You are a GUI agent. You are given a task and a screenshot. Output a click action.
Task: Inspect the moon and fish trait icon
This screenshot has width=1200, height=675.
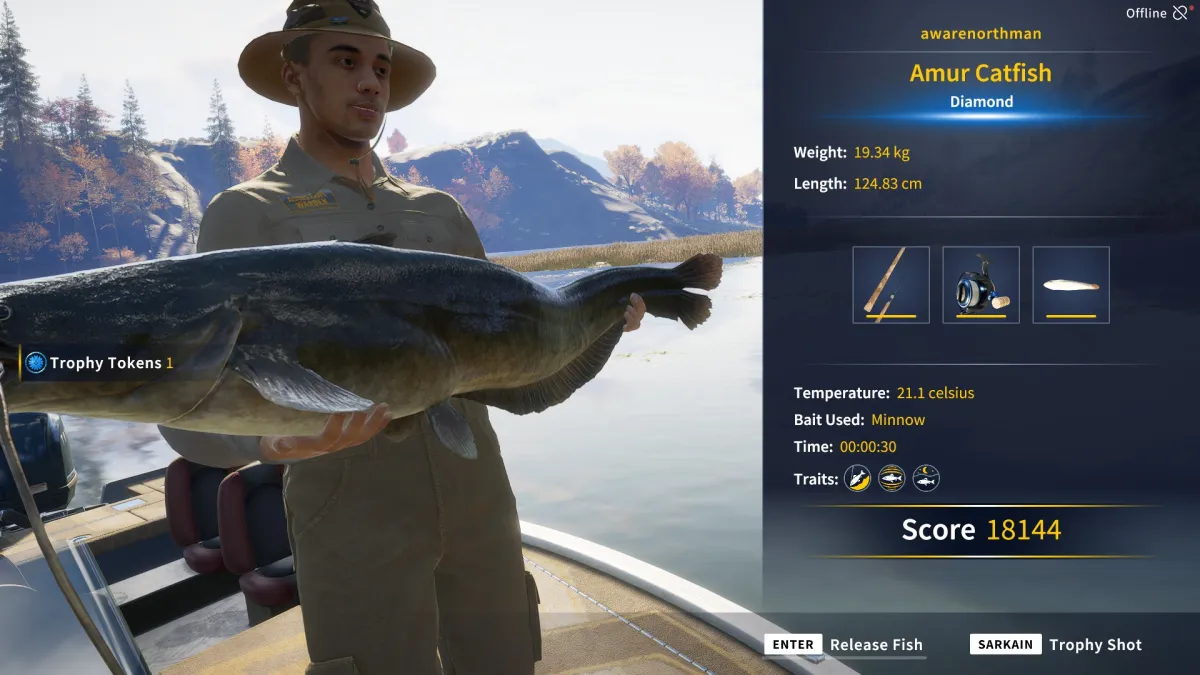(926, 479)
